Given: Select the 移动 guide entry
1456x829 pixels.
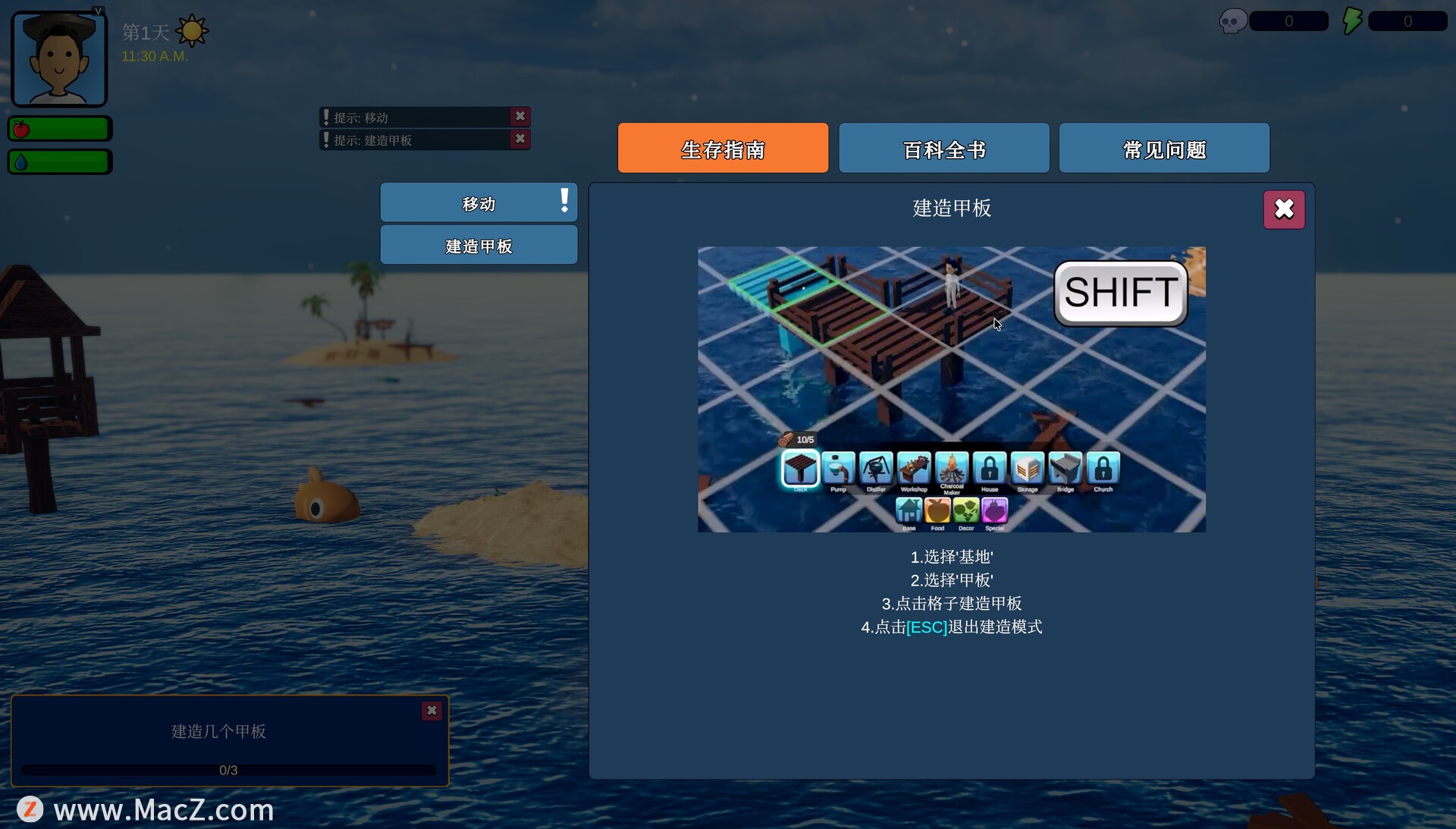Looking at the screenshot, I should [x=479, y=203].
